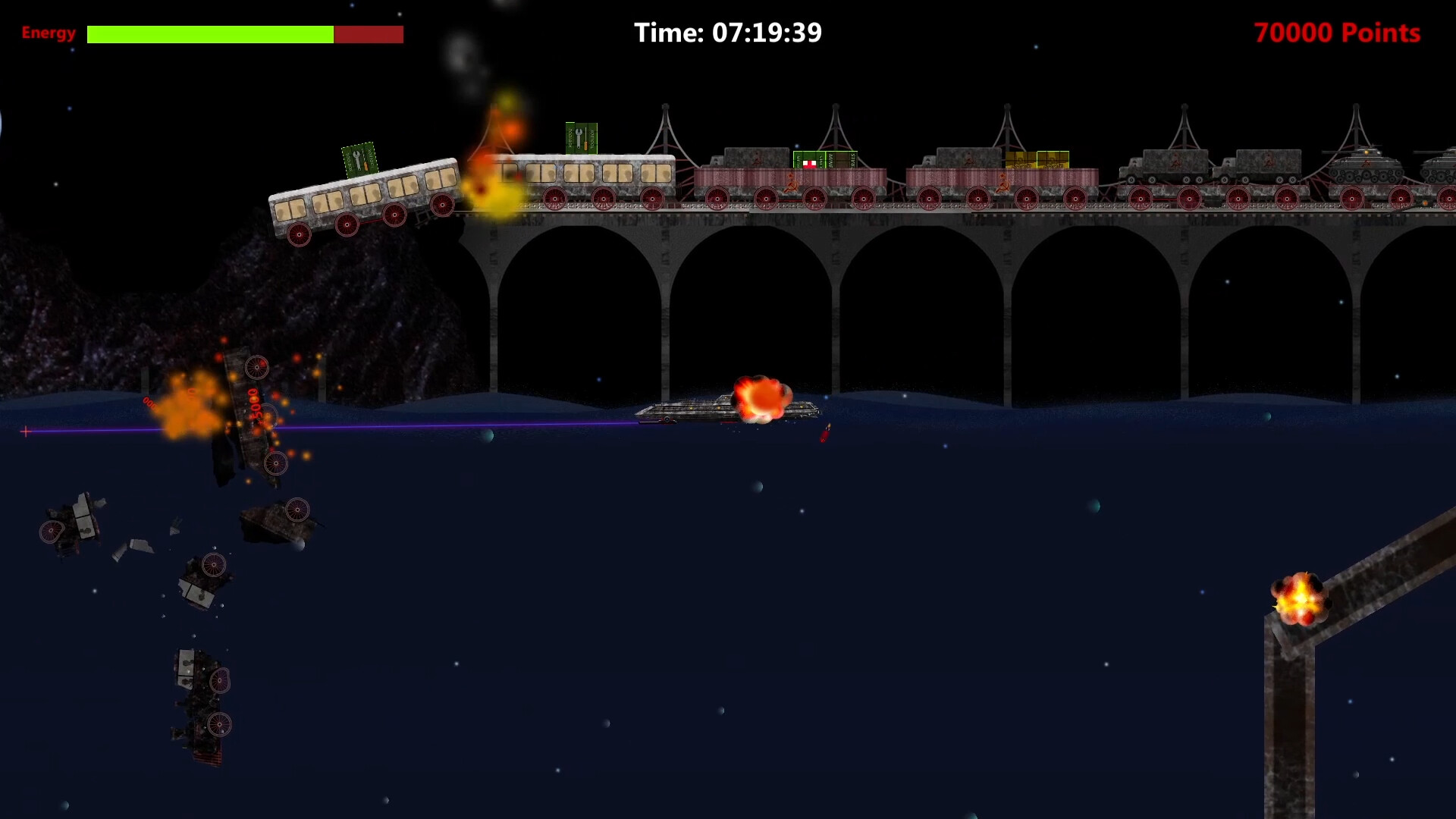This screenshot has height=819, width=1456.
Task: Click the Time 07:19:39 display
Action: pos(728,33)
